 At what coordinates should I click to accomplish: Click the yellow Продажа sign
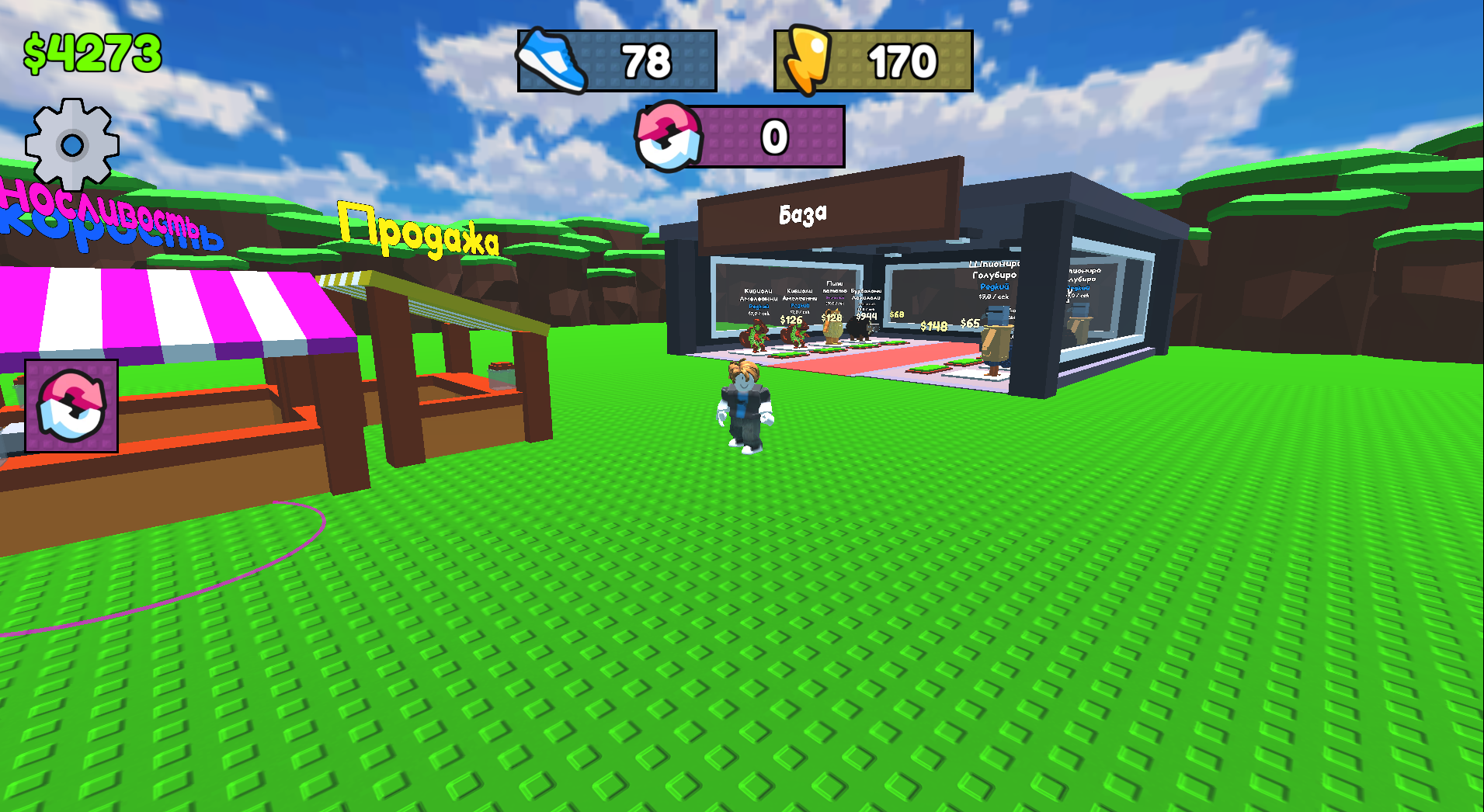pos(419,234)
